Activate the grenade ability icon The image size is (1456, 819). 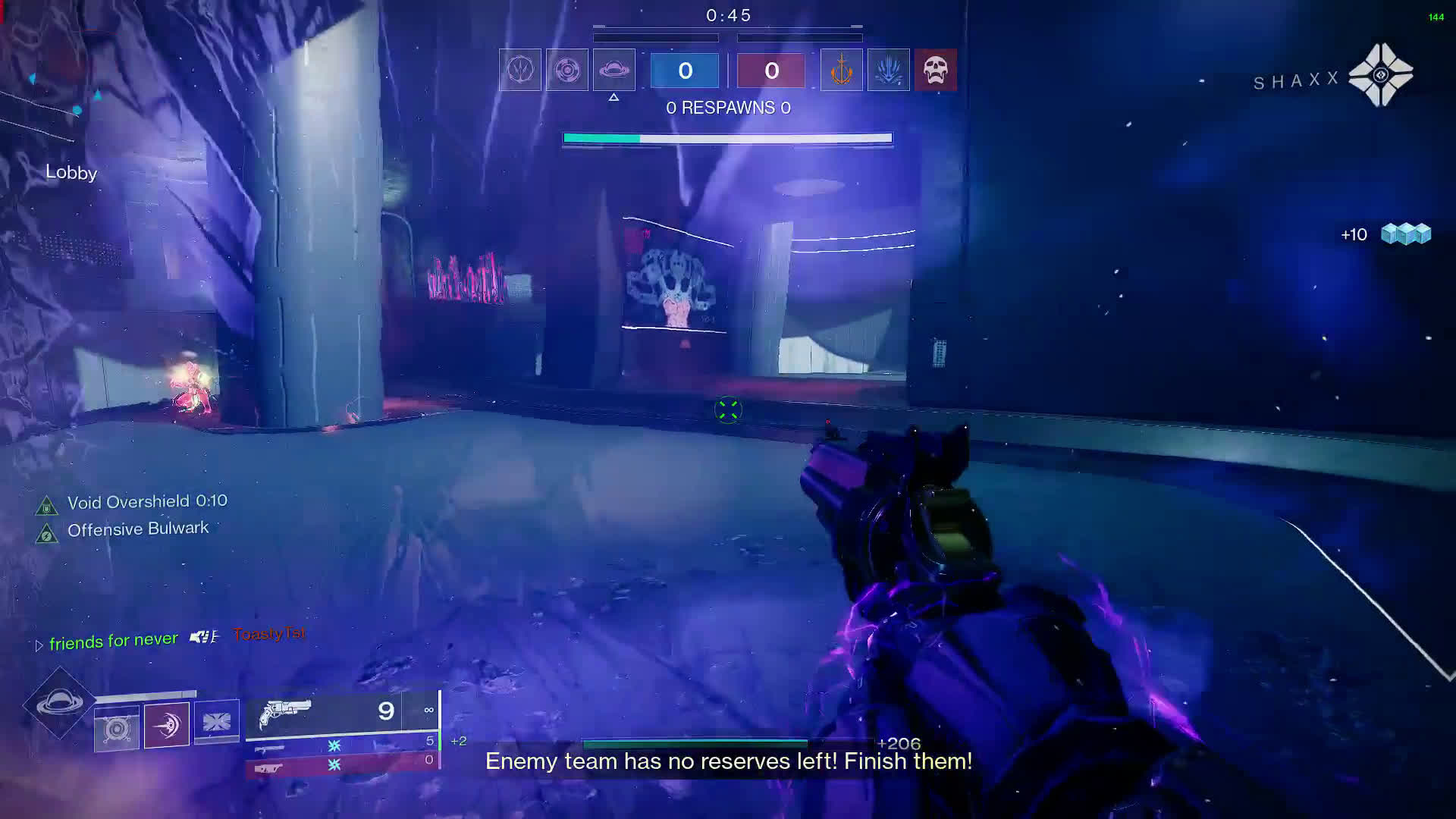117,729
